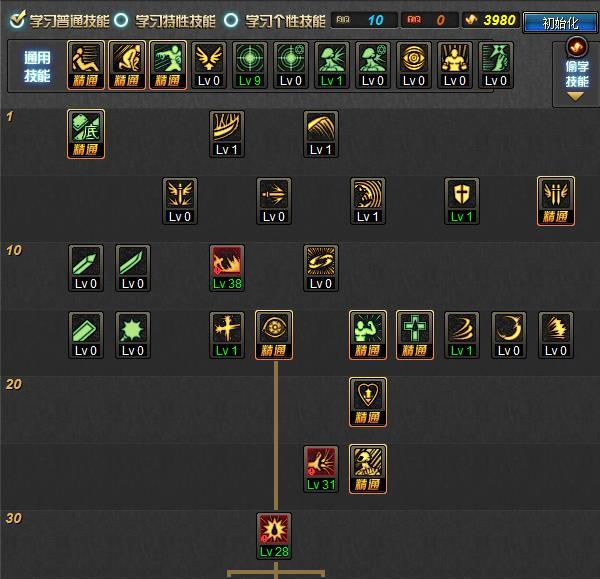This screenshot has width=600, height=579.
Task: Select the mastered 底 skill icon
Action: tap(86, 133)
